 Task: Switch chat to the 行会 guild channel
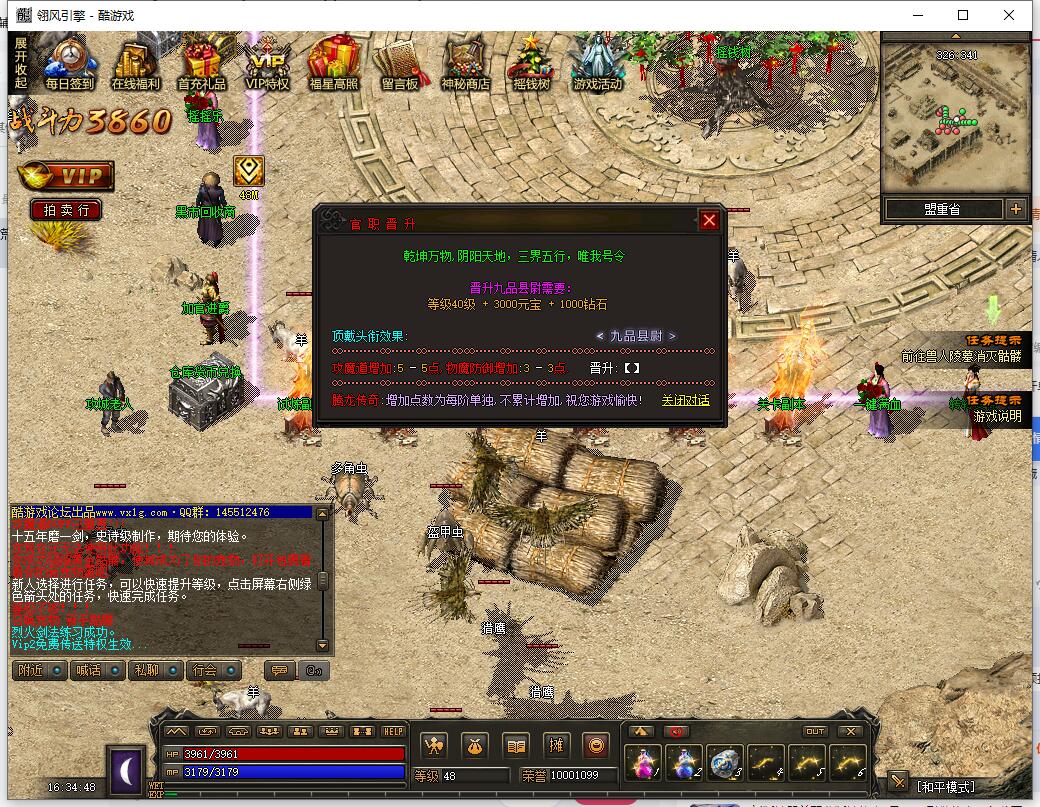pyautogui.click(x=212, y=670)
